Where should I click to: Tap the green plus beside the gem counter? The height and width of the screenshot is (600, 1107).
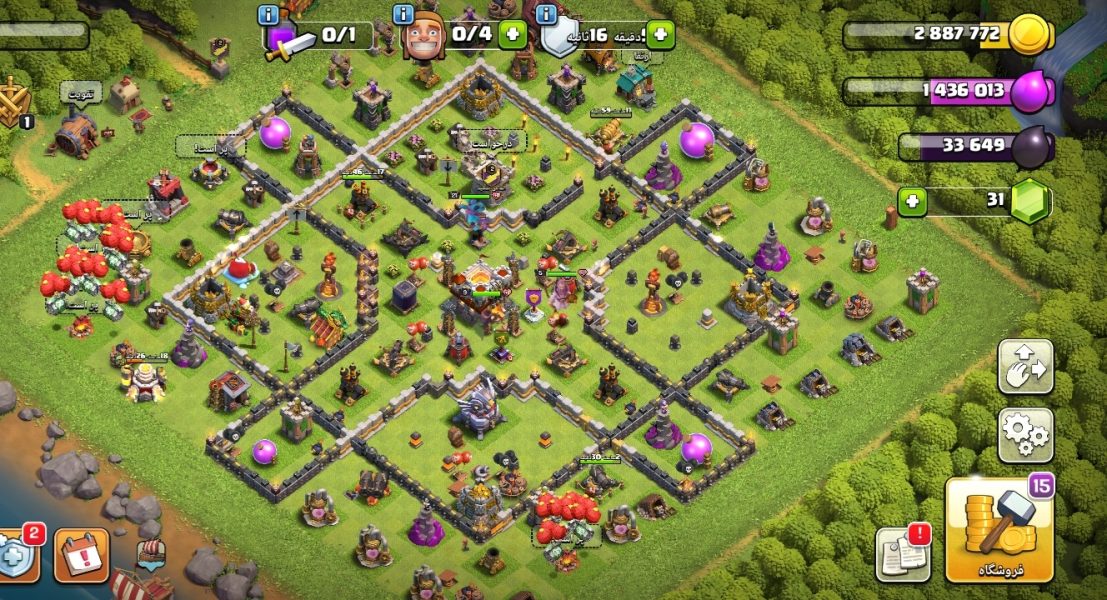coord(911,202)
